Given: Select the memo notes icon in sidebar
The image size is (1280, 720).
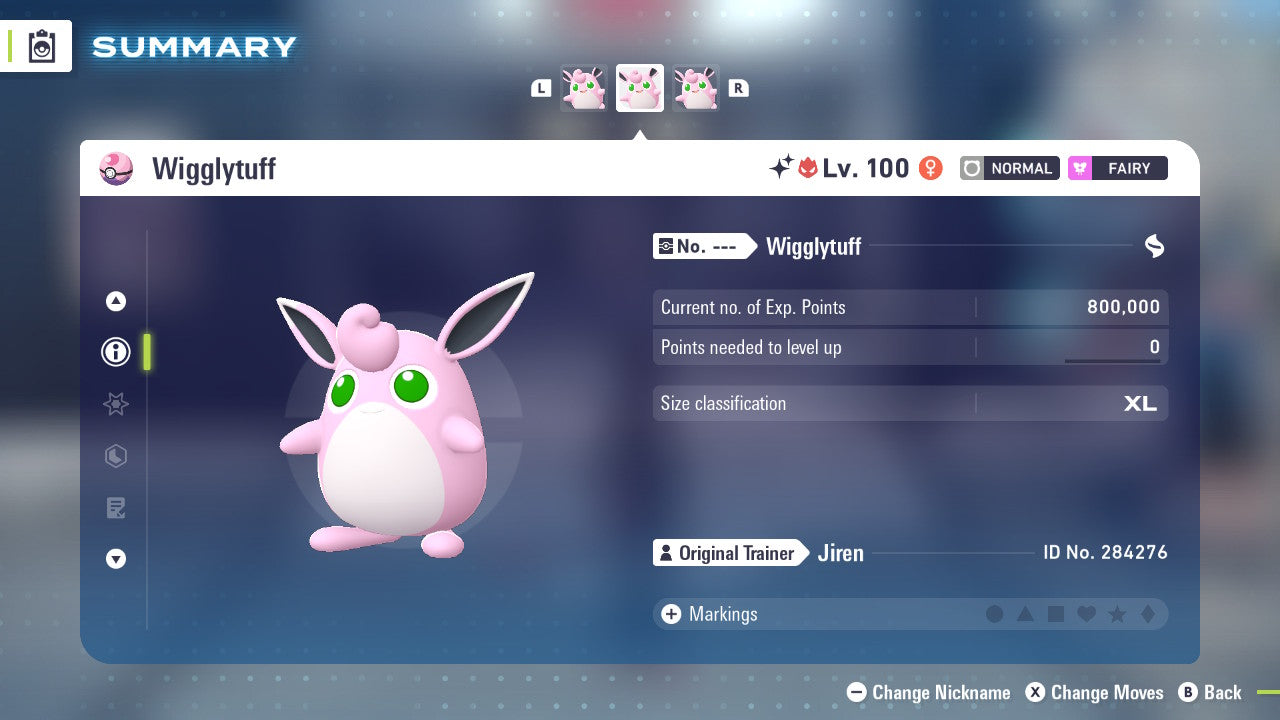Looking at the screenshot, I should tap(116, 508).
